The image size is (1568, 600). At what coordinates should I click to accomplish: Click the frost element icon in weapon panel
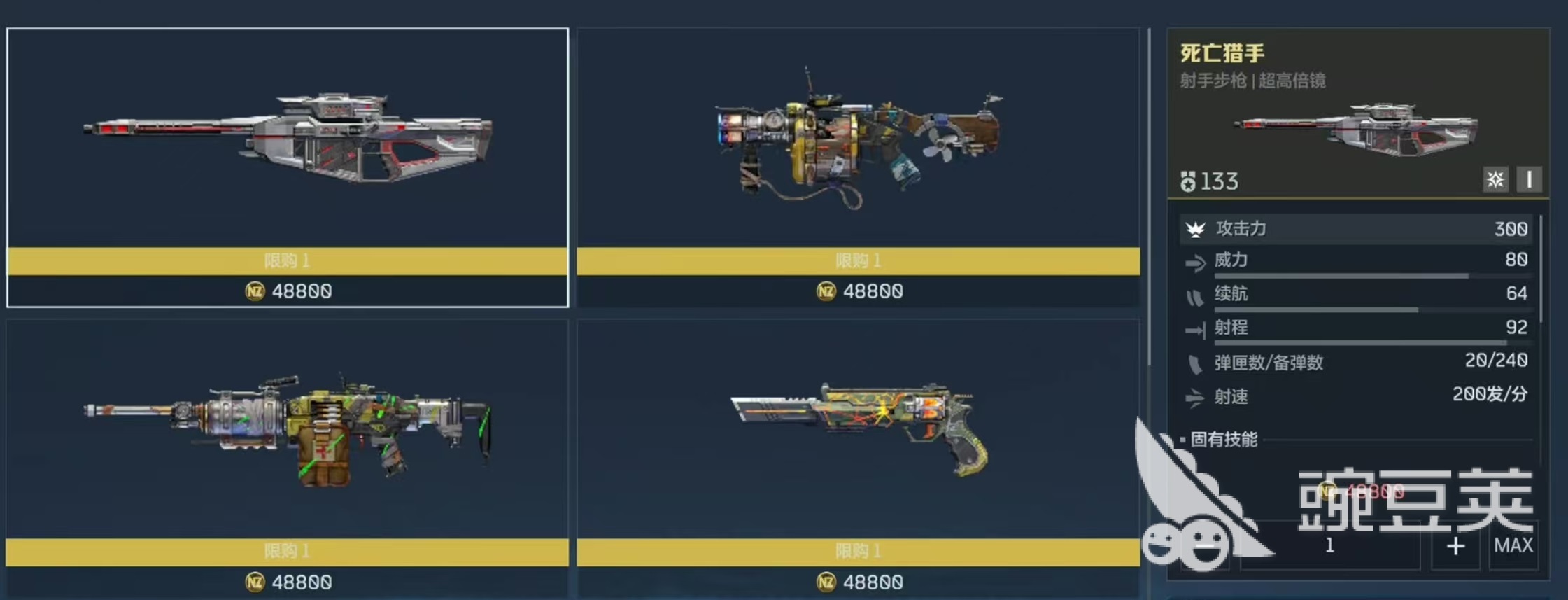[1495, 180]
